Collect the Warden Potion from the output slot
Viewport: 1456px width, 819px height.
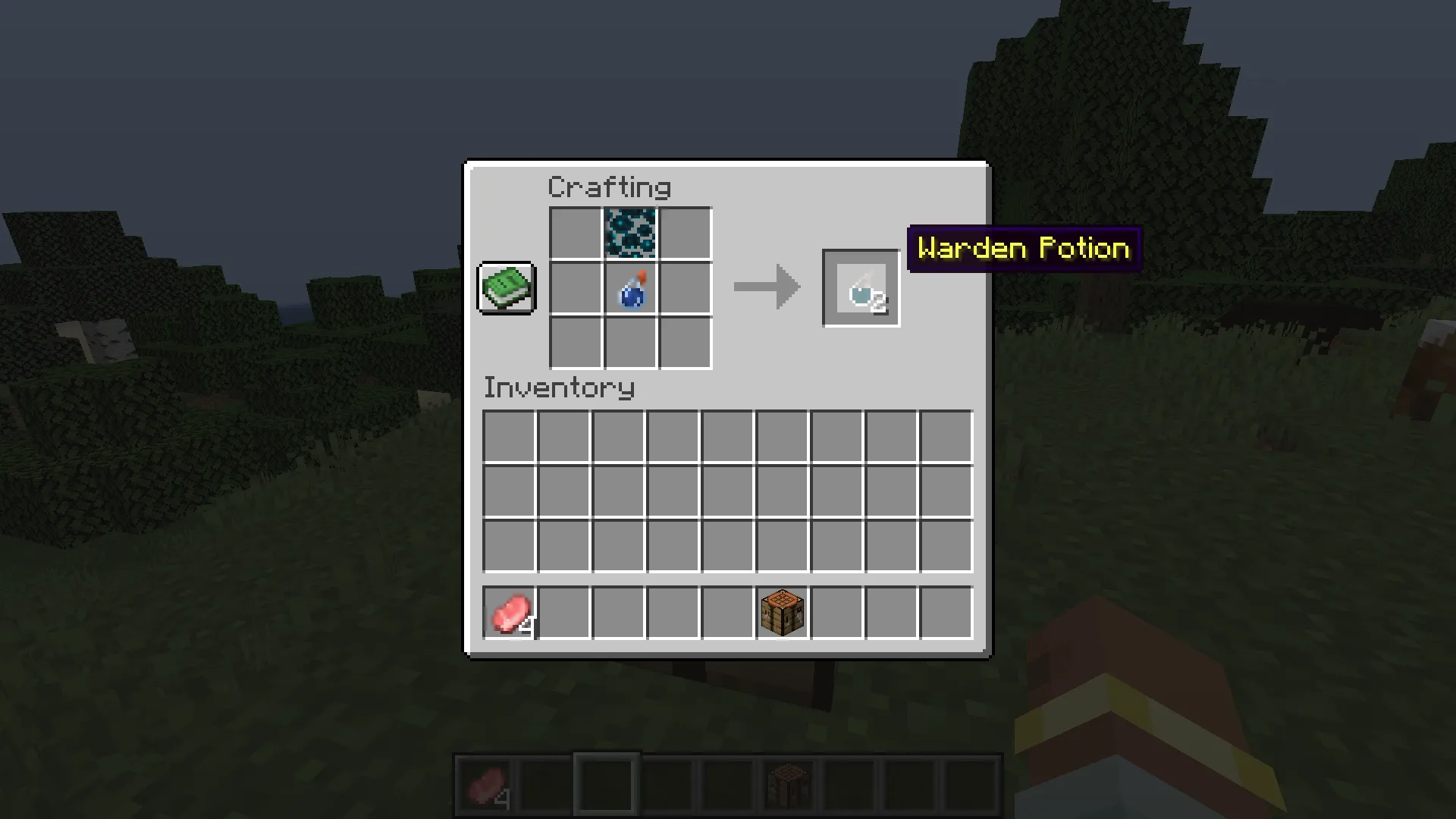(860, 288)
